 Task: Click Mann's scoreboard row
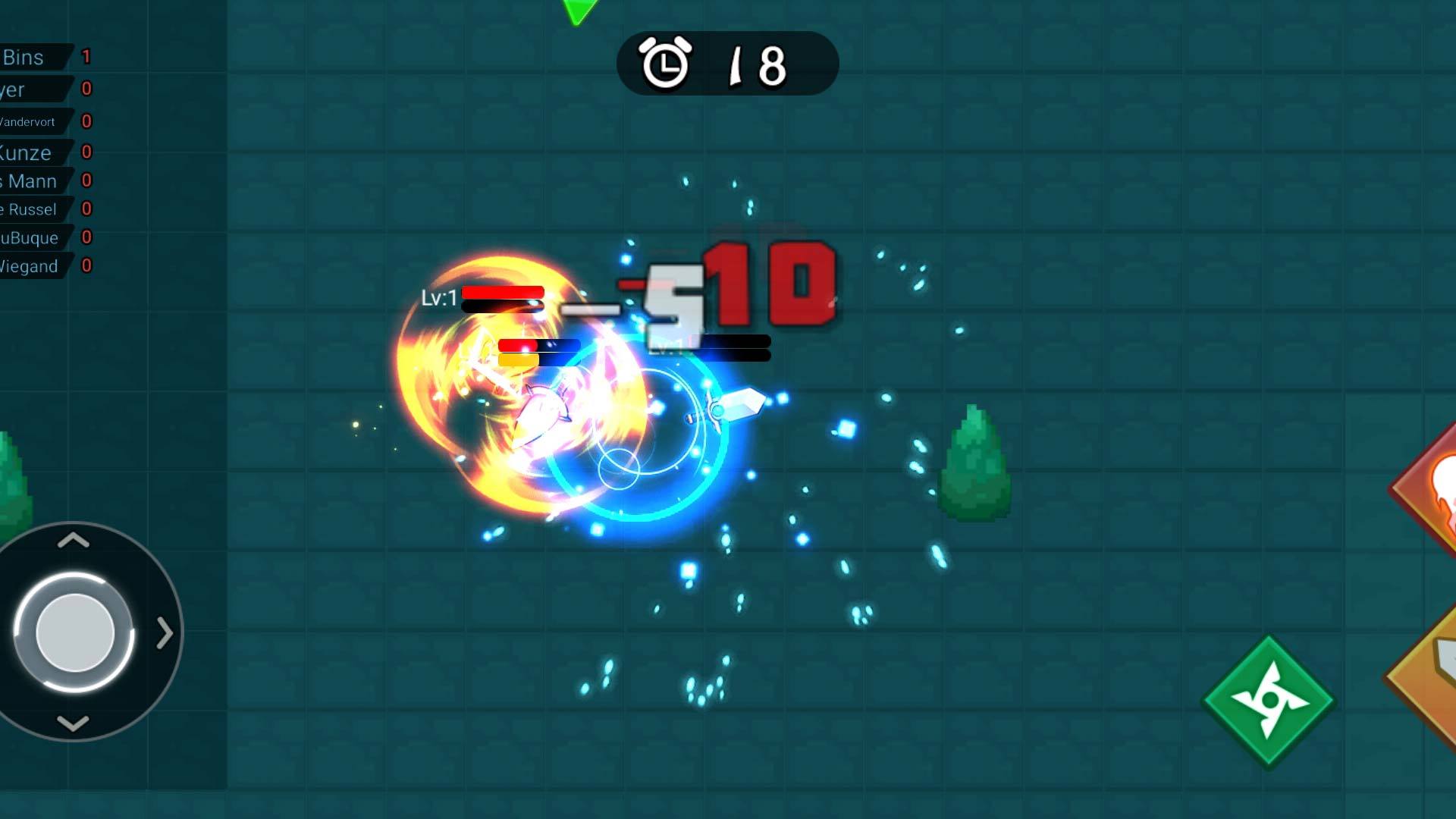click(x=30, y=181)
